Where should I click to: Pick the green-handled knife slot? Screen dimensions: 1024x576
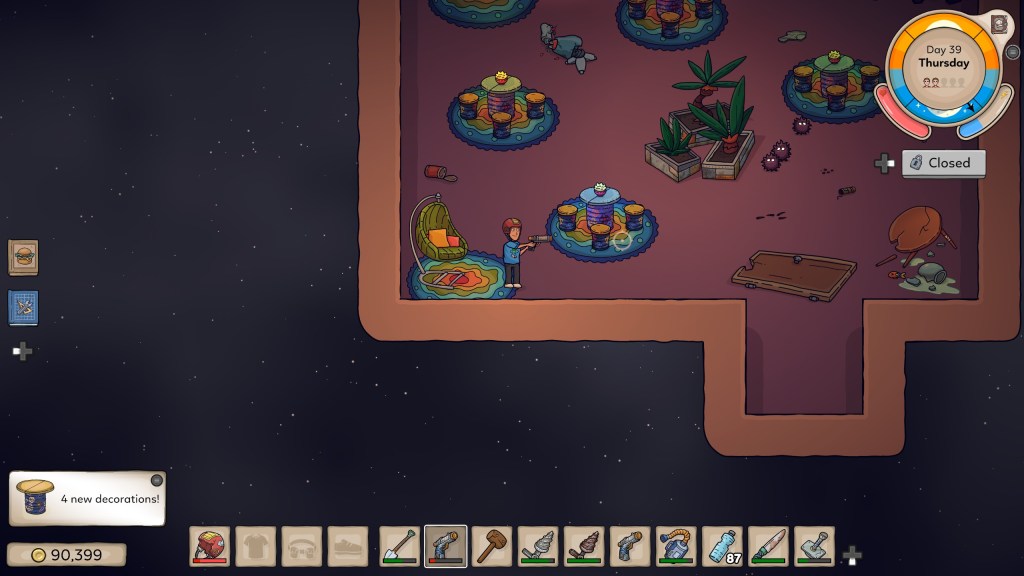coord(768,546)
